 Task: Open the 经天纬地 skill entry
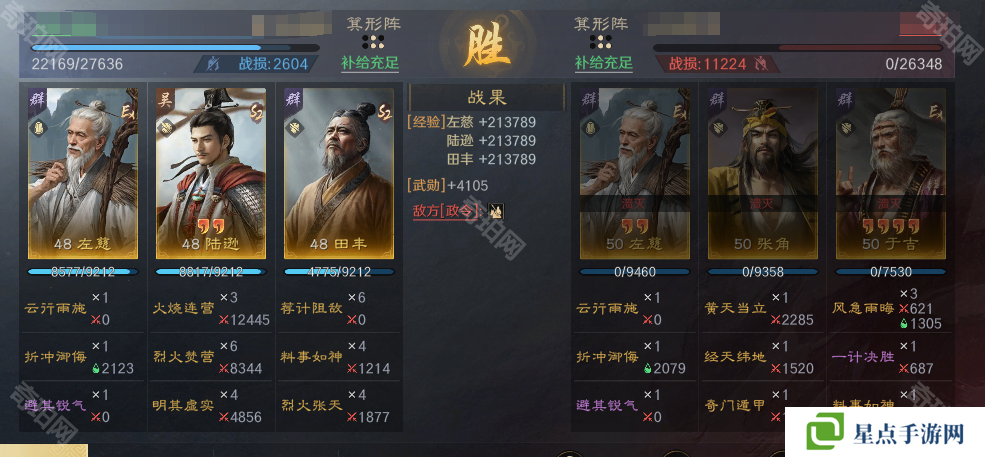coord(735,356)
